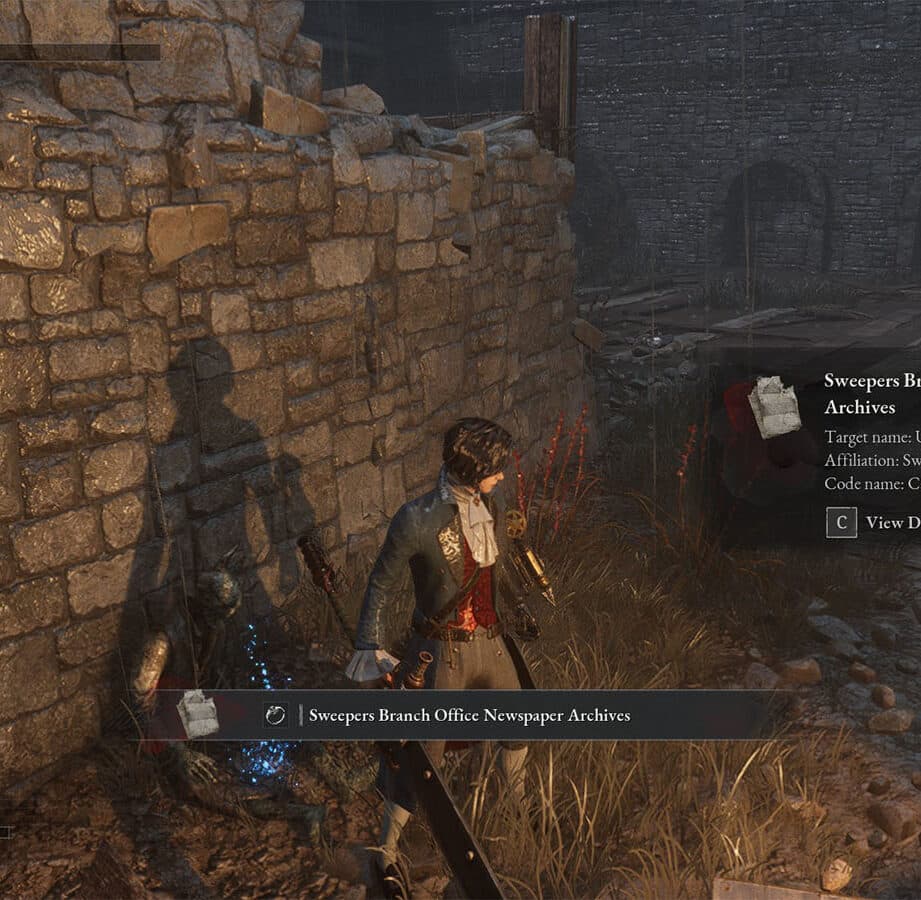Select the Sweepers Branch Office Newspaper Archives pickup notification

click(469, 715)
